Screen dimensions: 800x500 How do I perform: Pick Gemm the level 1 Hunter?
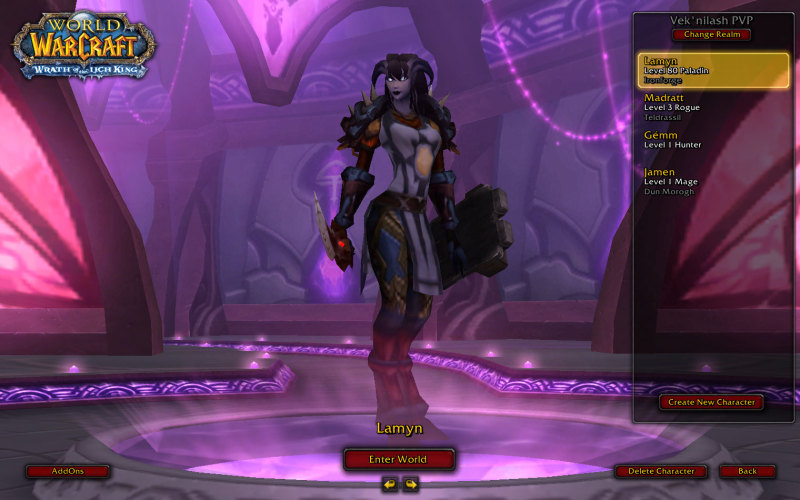point(713,140)
